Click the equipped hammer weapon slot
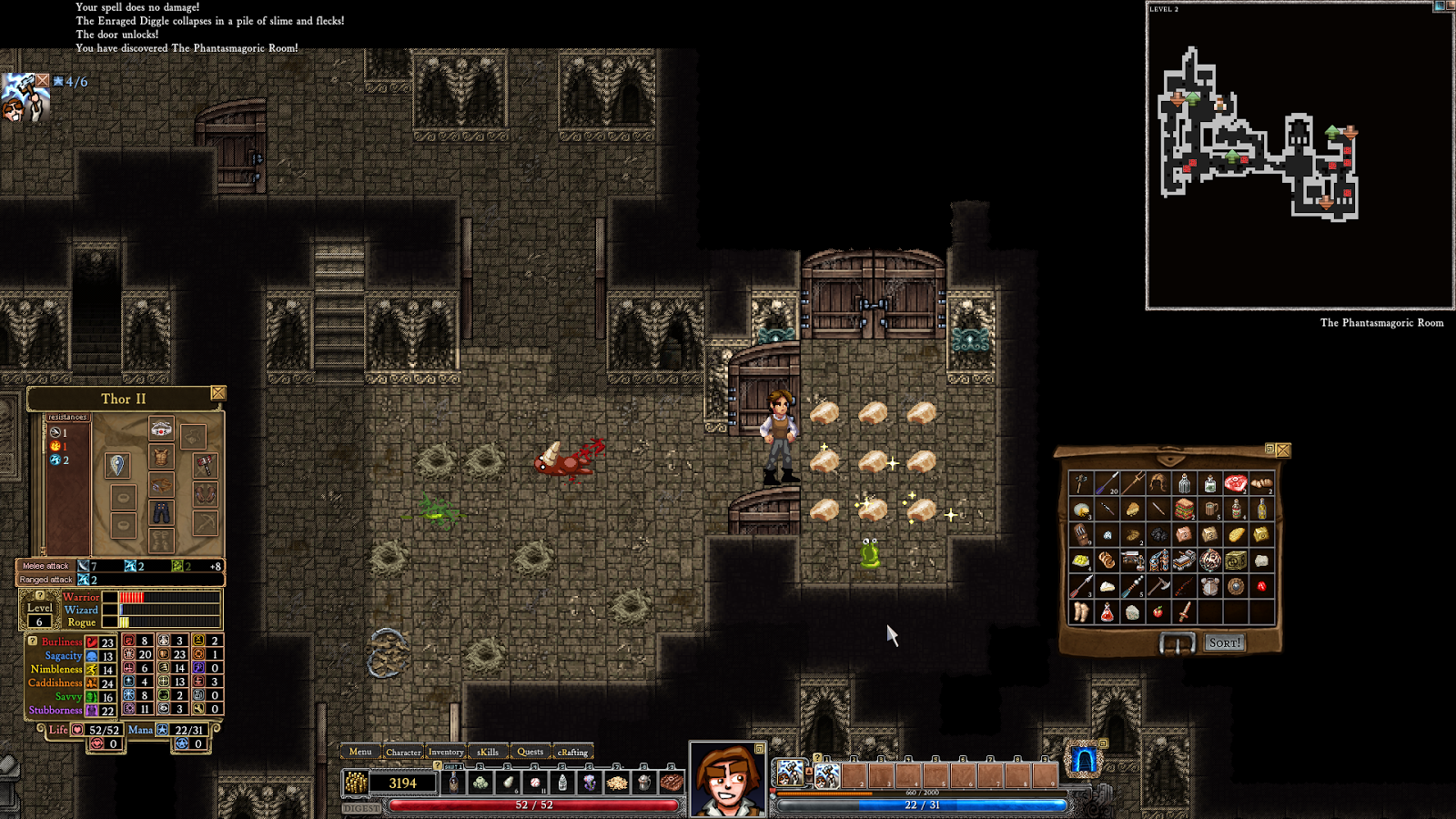This screenshot has width=1456, height=819. tap(206, 465)
